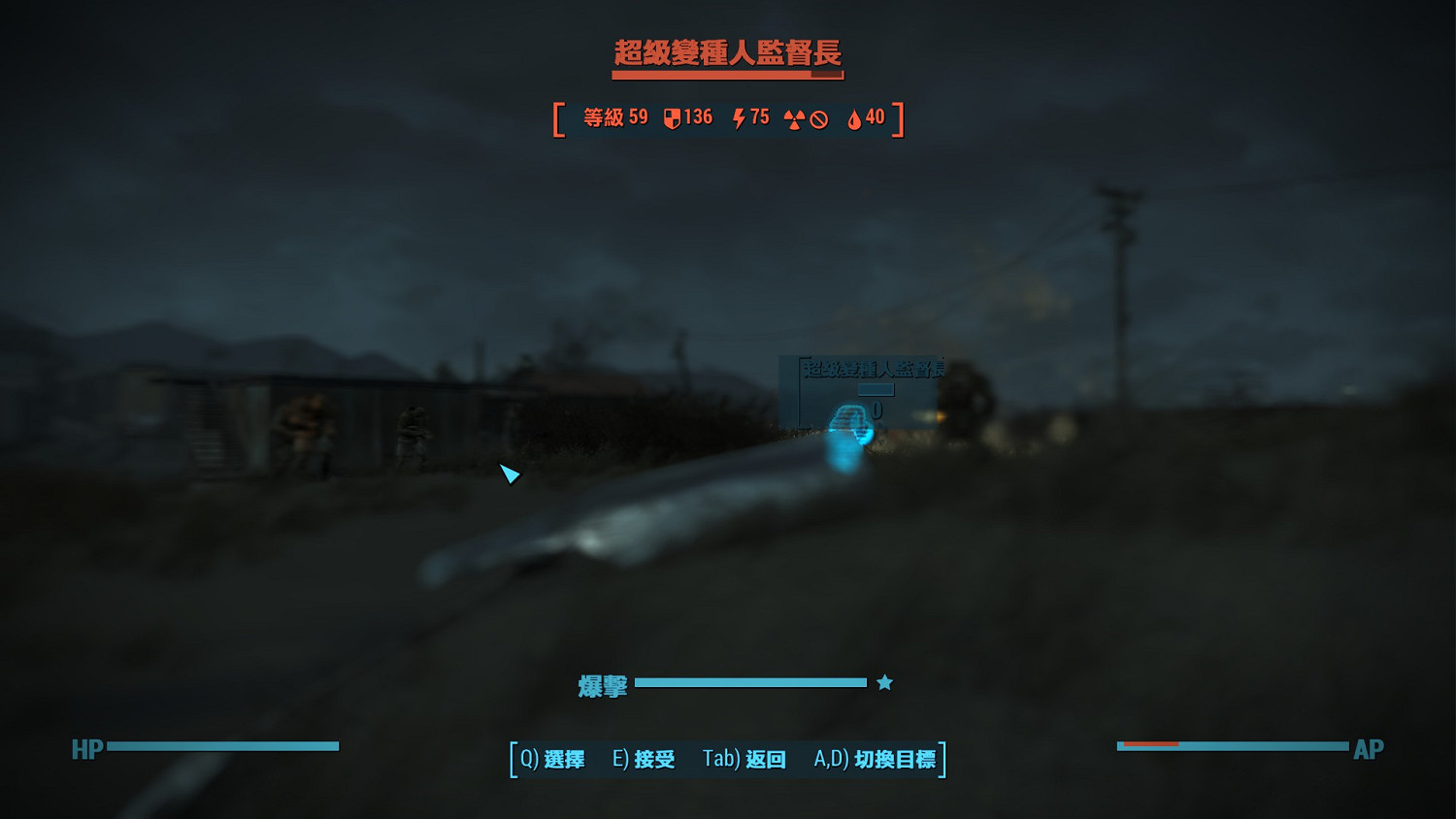Click the enemy health bar inside the floating nameplate

pos(876,390)
